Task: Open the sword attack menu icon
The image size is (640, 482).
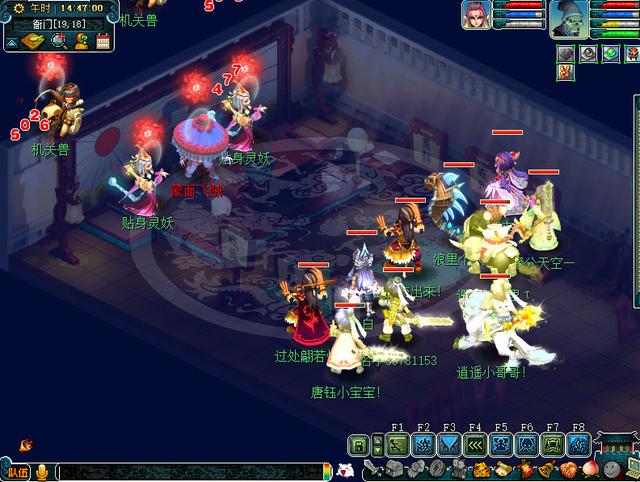Action: pyautogui.click(x=373, y=470)
